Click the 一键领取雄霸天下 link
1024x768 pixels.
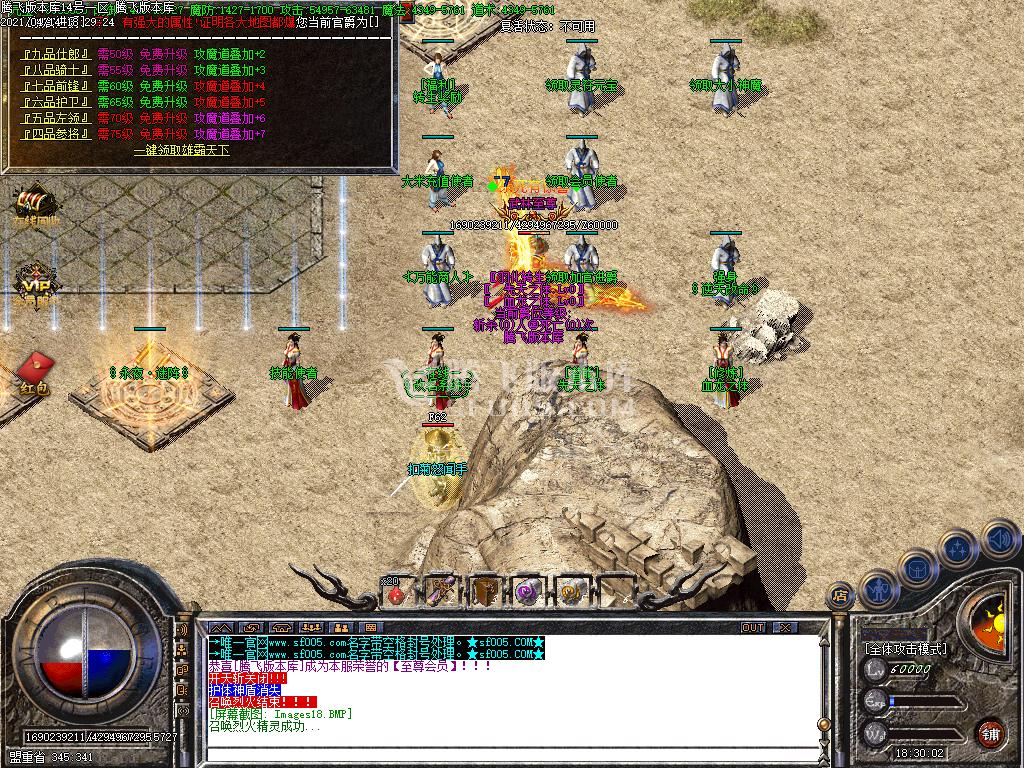181,150
